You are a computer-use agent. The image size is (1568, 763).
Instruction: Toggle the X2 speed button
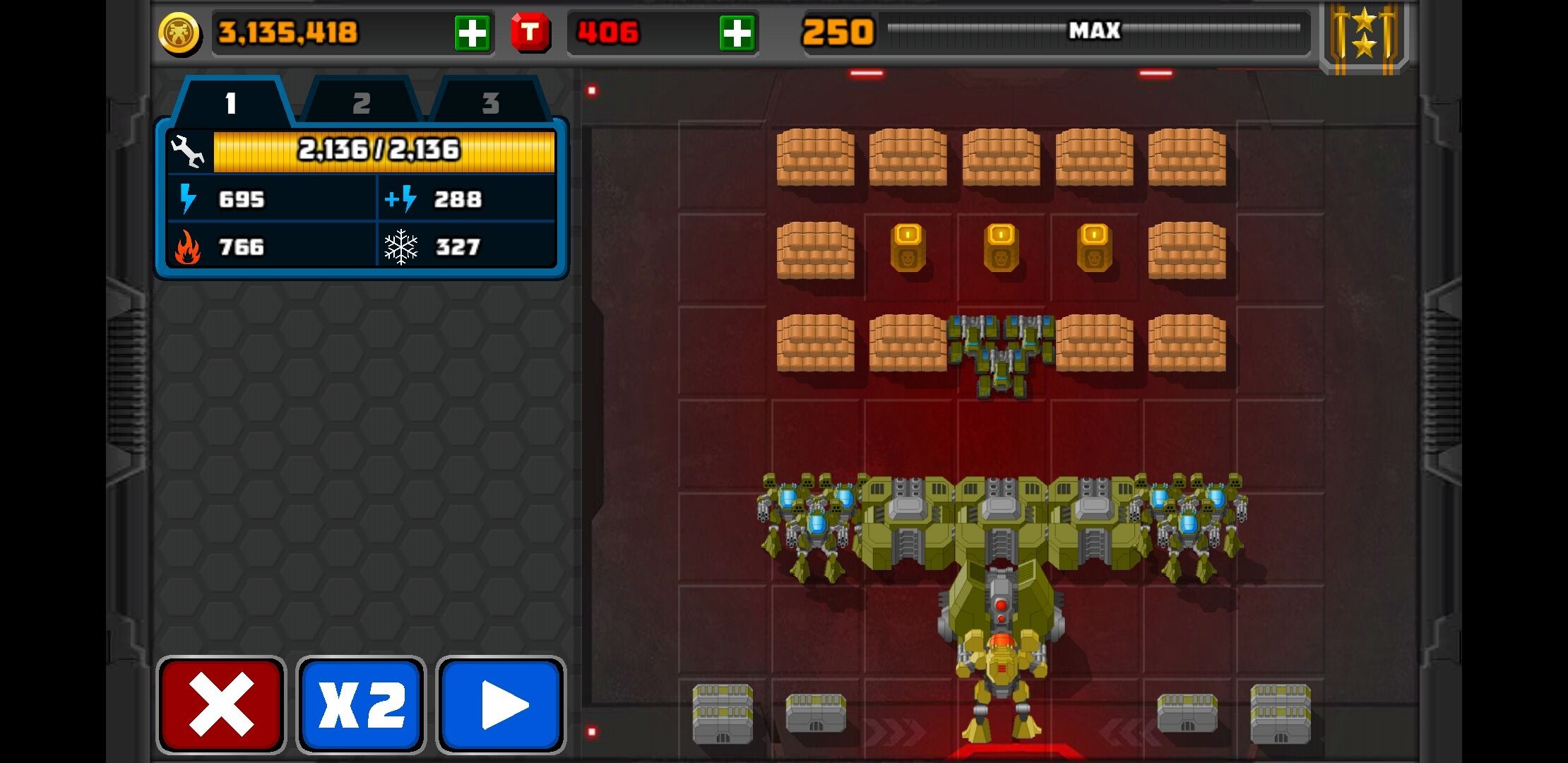(x=361, y=704)
